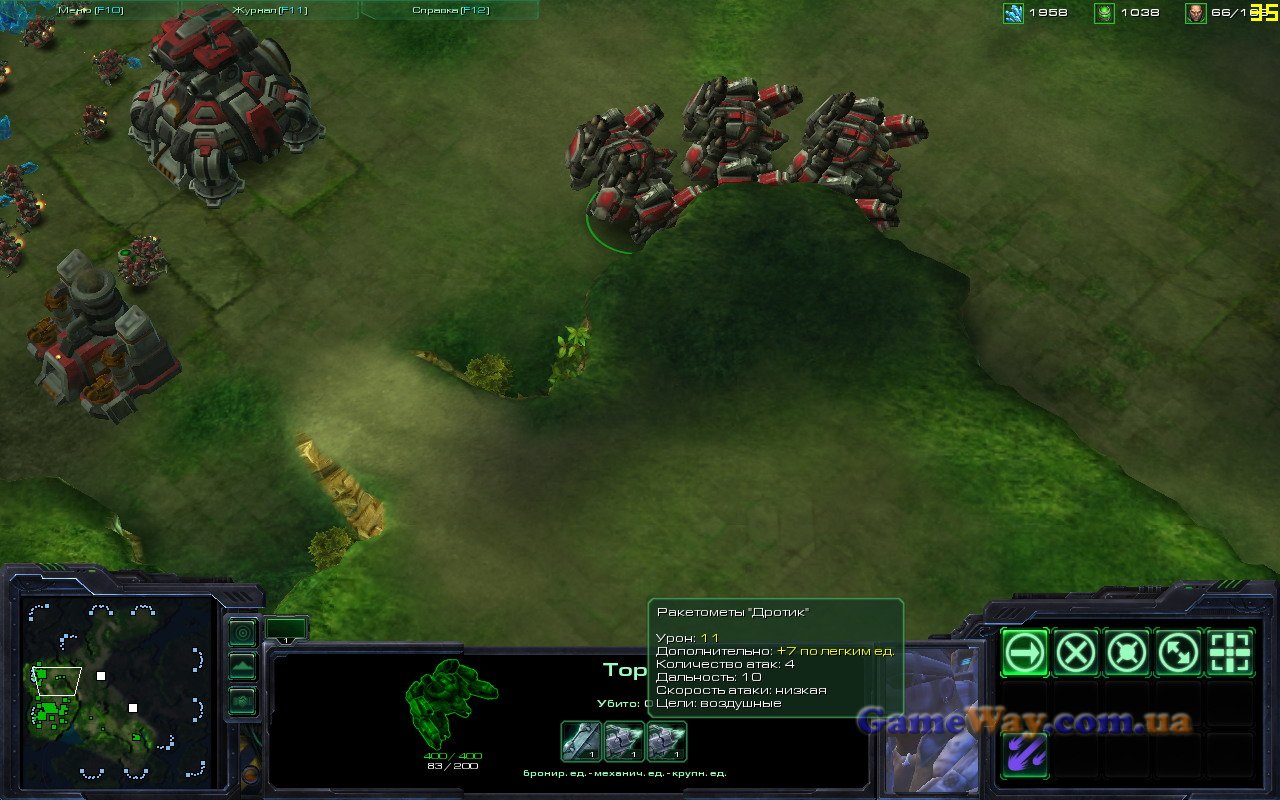Activate the Hold Position command
1280x800 pixels.
click(x=1127, y=653)
